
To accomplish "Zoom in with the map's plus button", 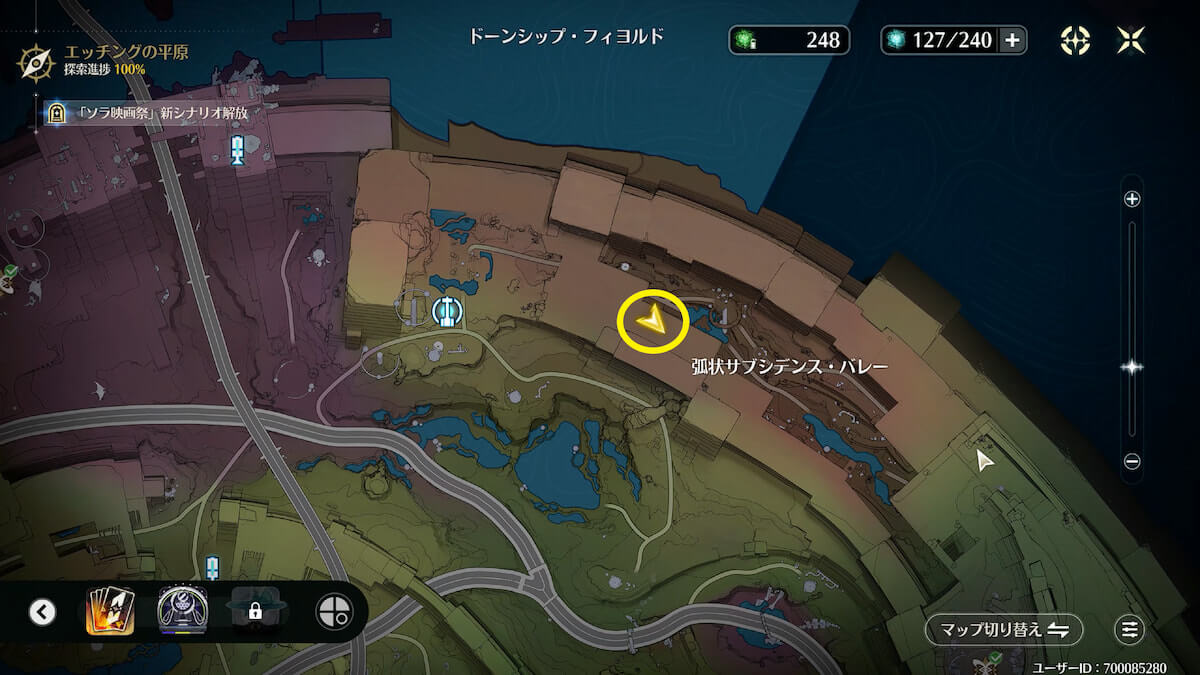I will click(x=1132, y=199).
